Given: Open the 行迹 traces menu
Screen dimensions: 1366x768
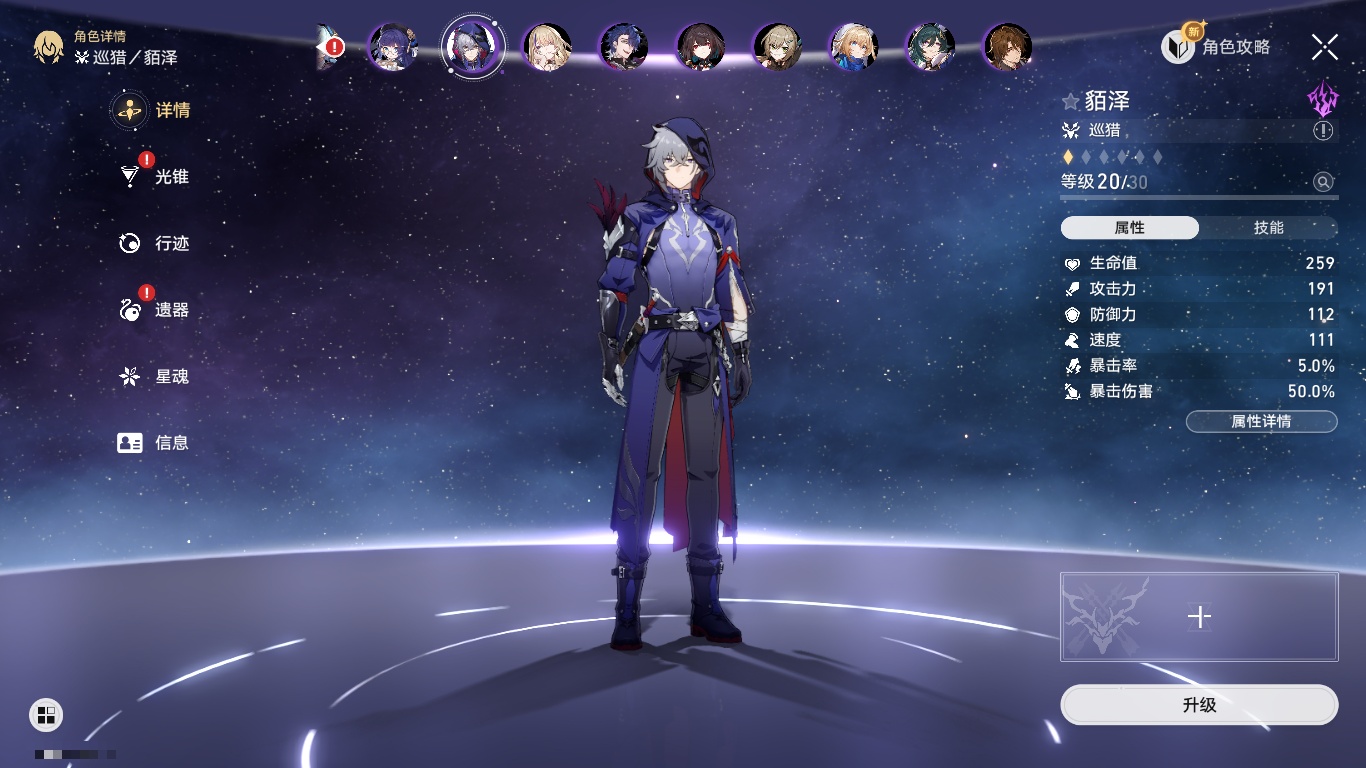Looking at the screenshot, I should tap(155, 243).
